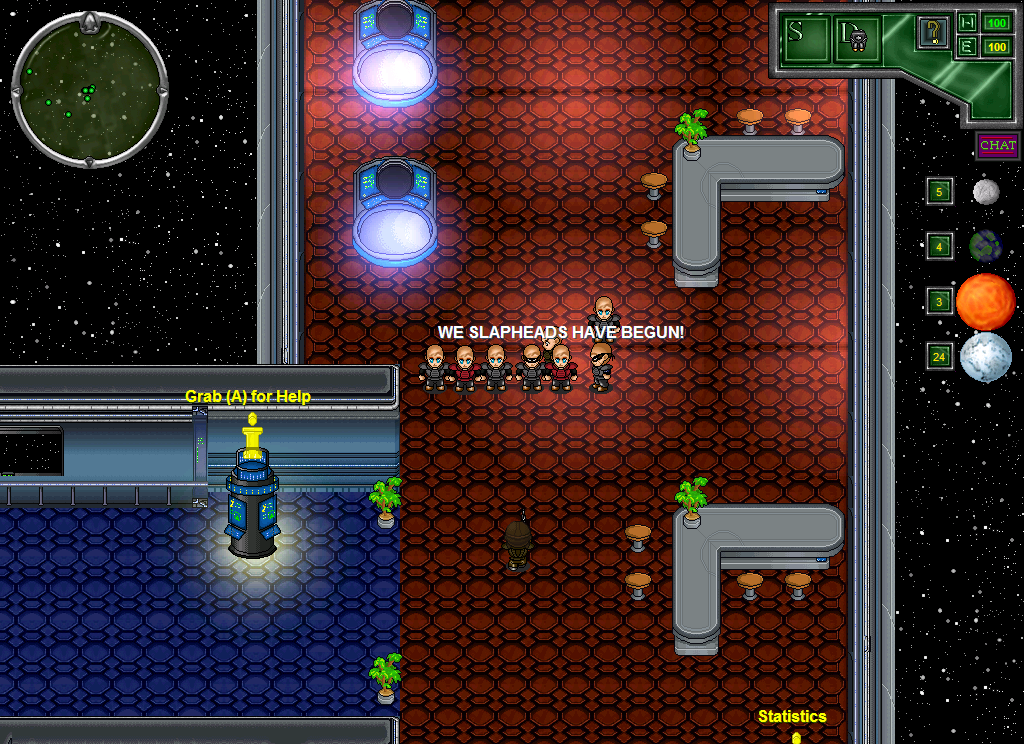Choose the green earth-like planet numbered 4
The width and height of the screenshot is (1024, 744).
(985, 246)
